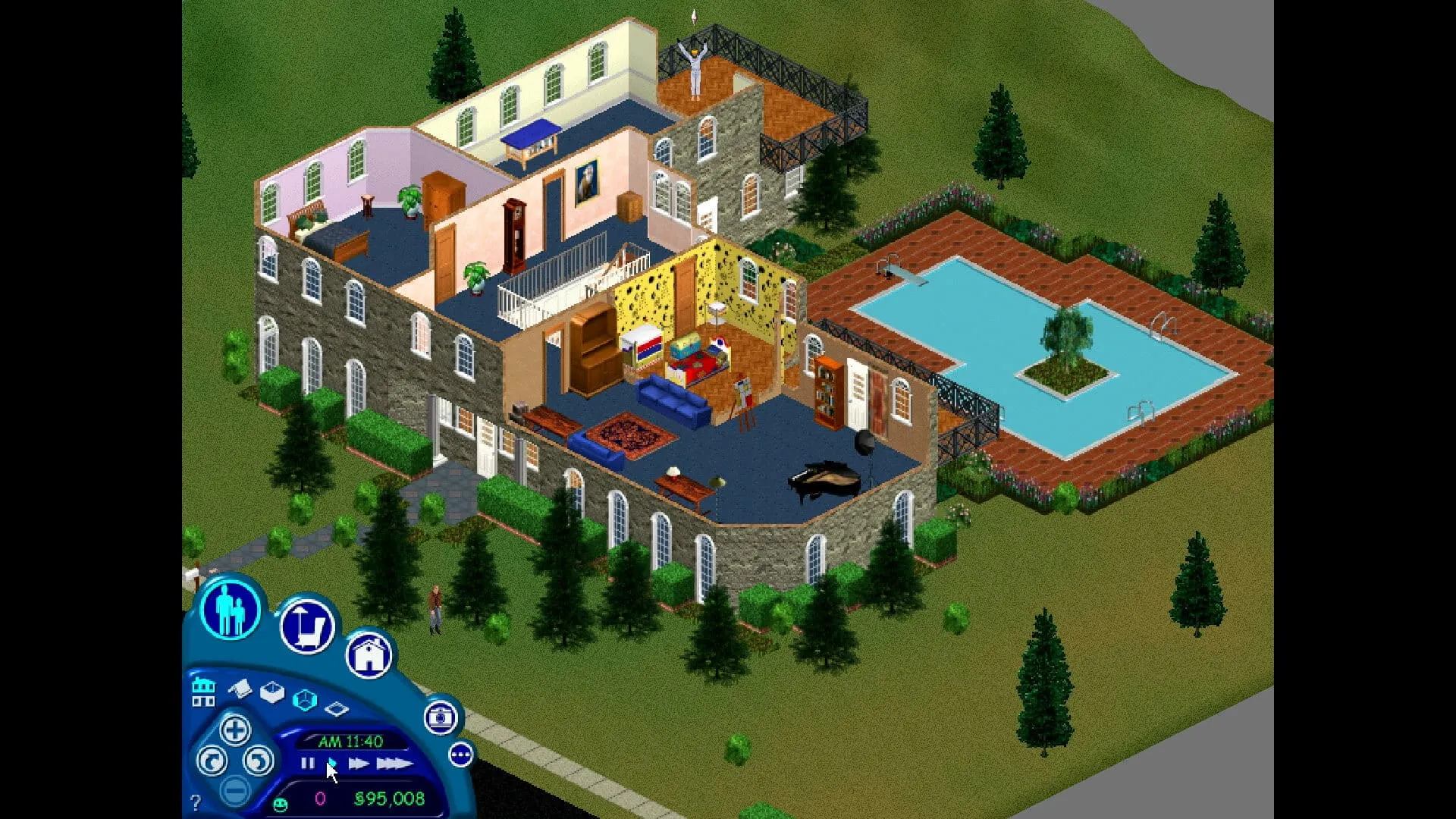Pause the game
Screen dimensions: 1456x819
[x=308, y=763]
